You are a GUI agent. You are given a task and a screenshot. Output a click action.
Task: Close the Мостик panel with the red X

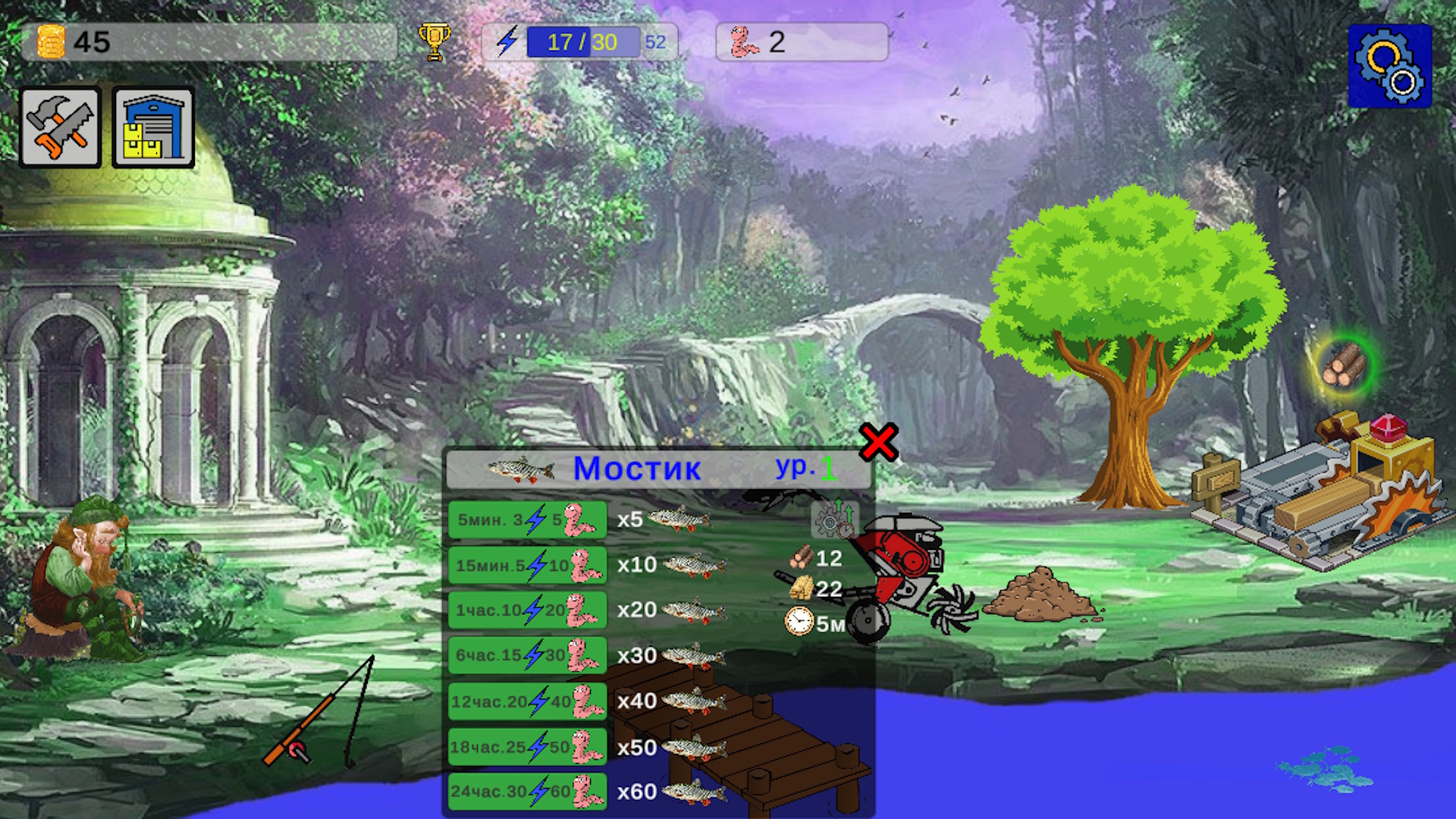click(x=877, y=444)
